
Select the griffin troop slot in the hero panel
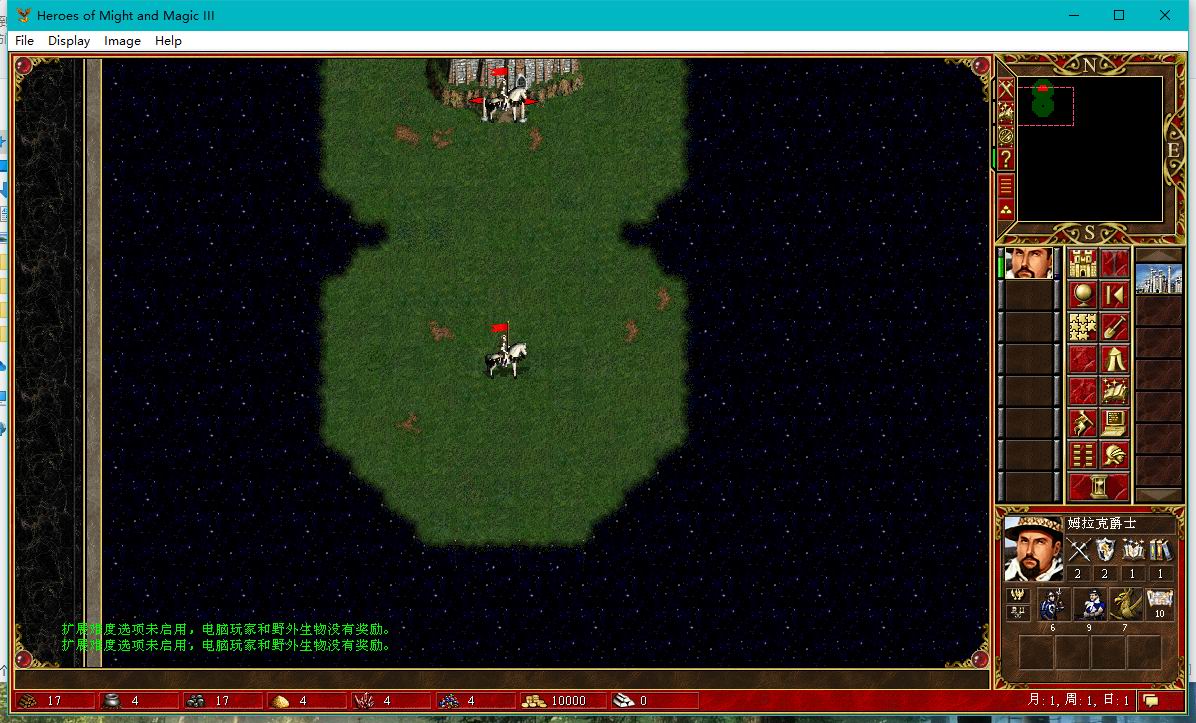(x=1125, y=605)
